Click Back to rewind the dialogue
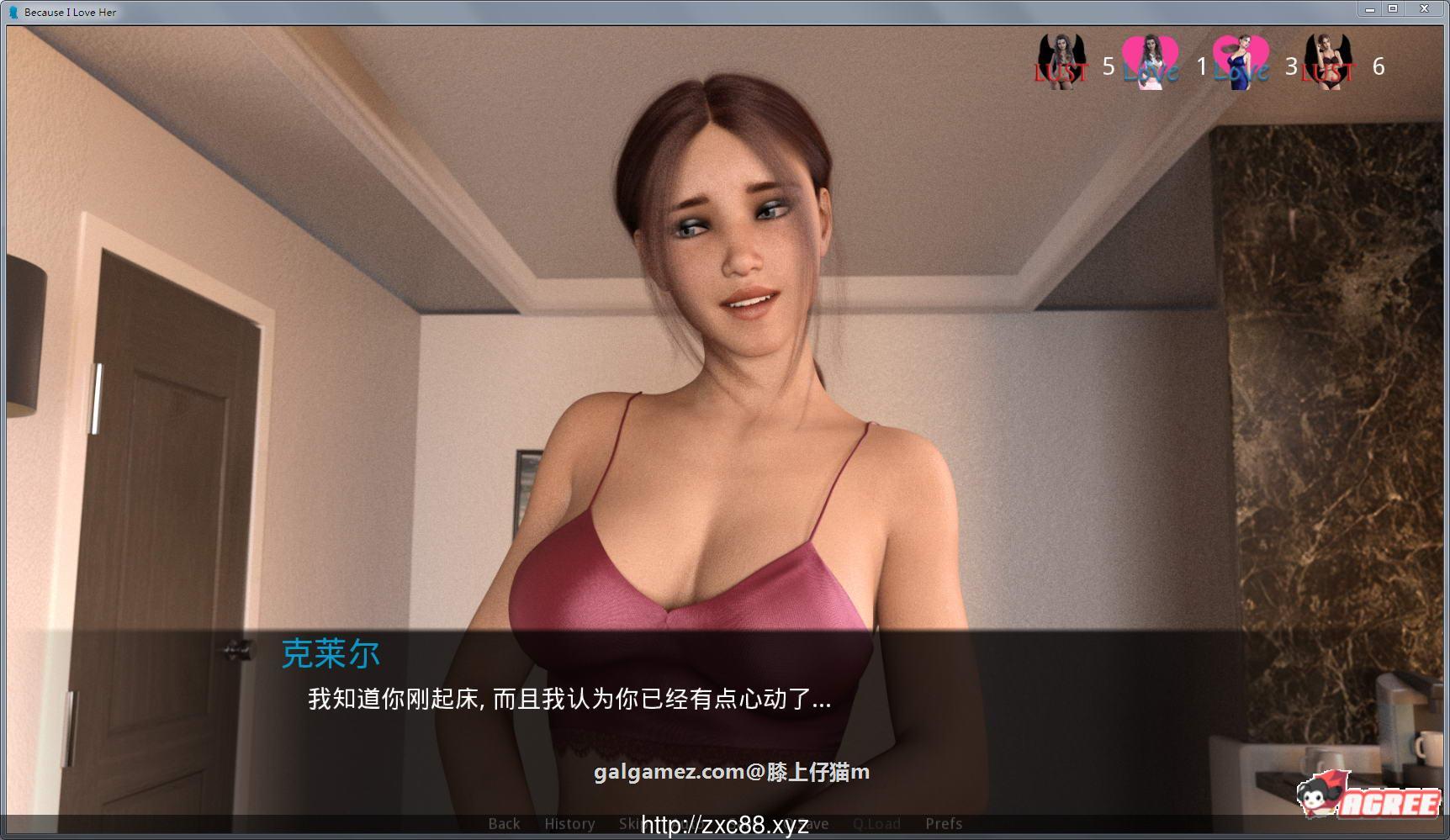1450x840 pixels. [503, 824]
